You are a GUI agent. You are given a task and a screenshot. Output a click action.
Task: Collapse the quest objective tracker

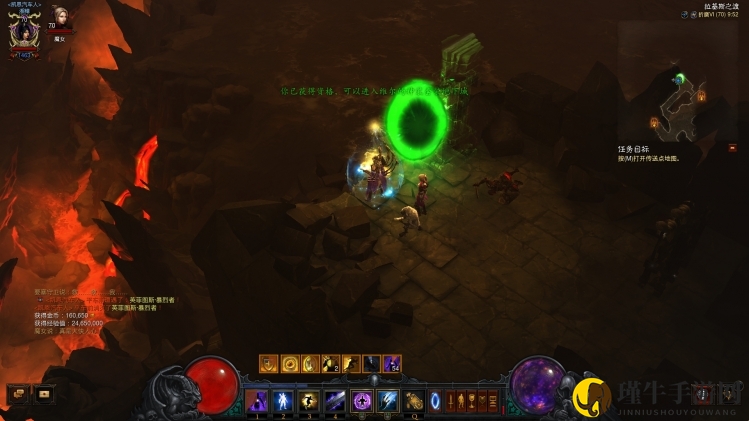click(733, 148)
